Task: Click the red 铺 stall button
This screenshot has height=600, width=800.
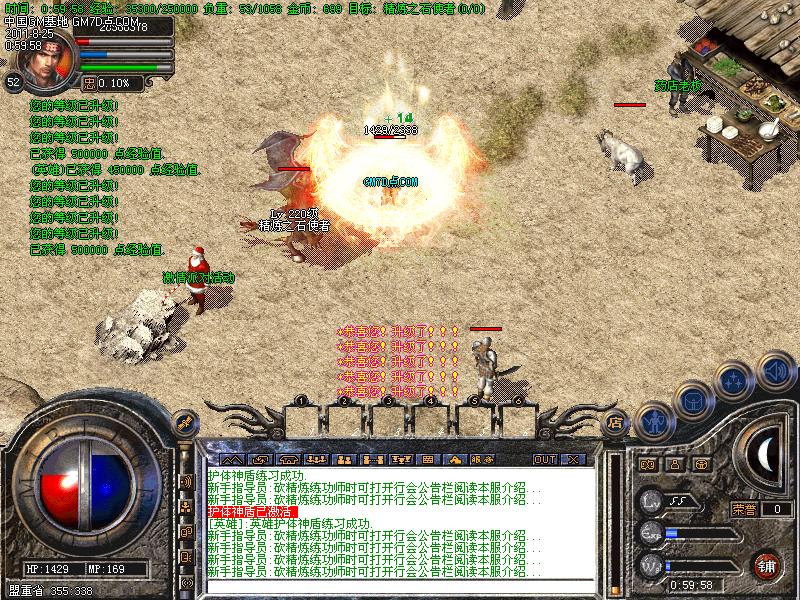Action: pyautogui.click(x=767, y=564)
